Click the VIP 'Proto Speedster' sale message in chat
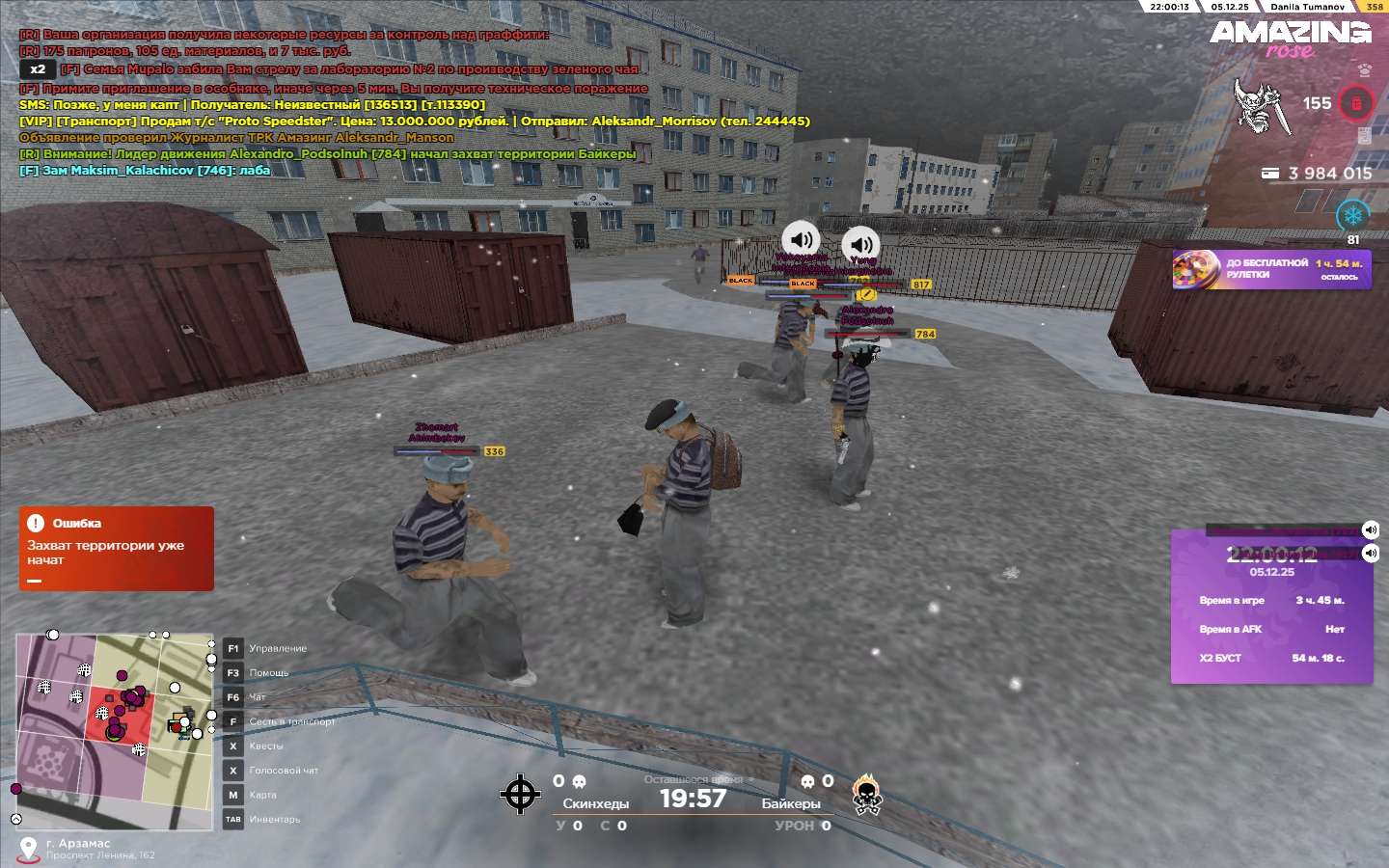The image size is (1389, 868). click(x=415, y=122)
